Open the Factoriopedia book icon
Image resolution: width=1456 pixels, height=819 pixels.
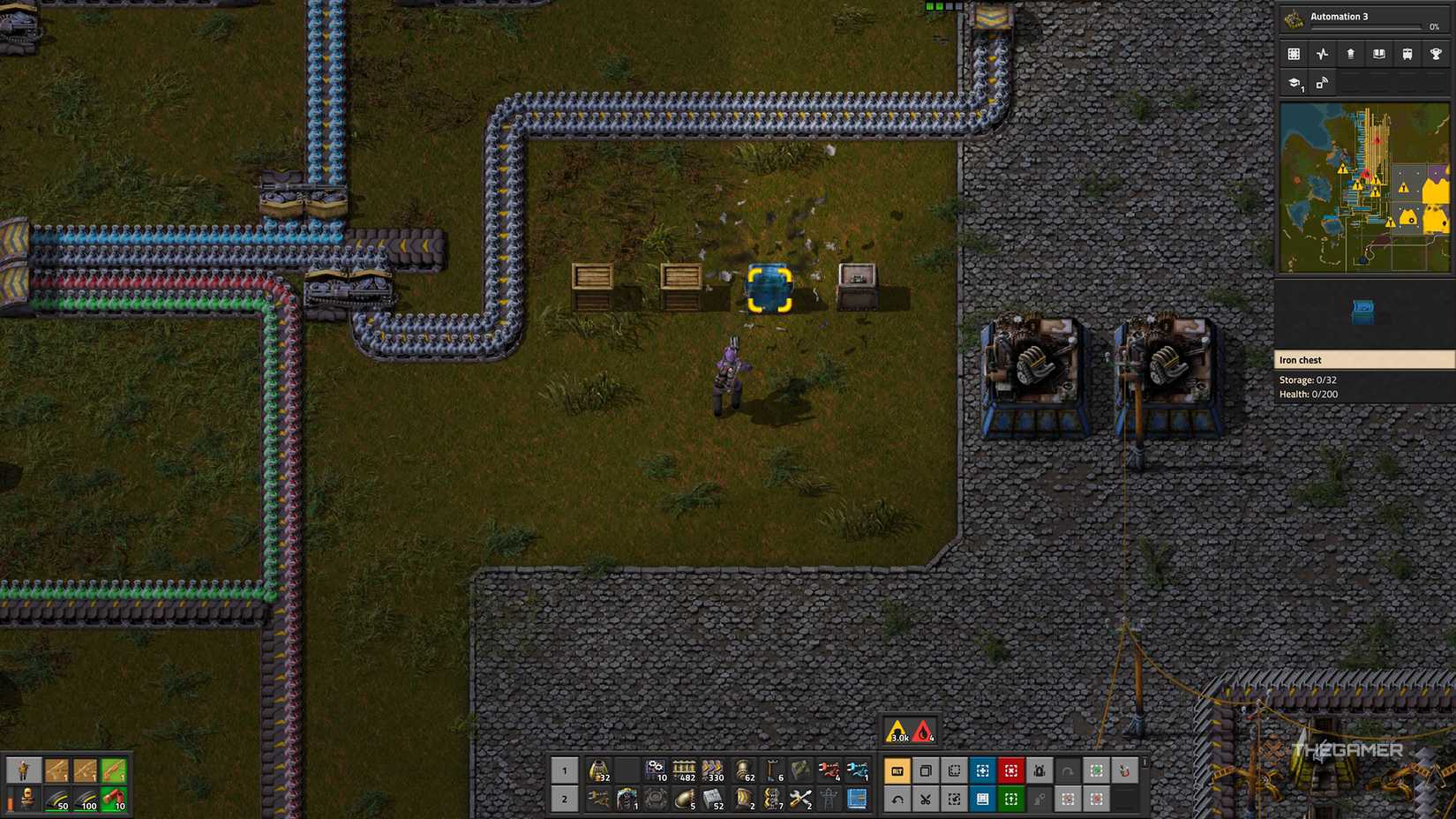click(x=1378, y=56)
